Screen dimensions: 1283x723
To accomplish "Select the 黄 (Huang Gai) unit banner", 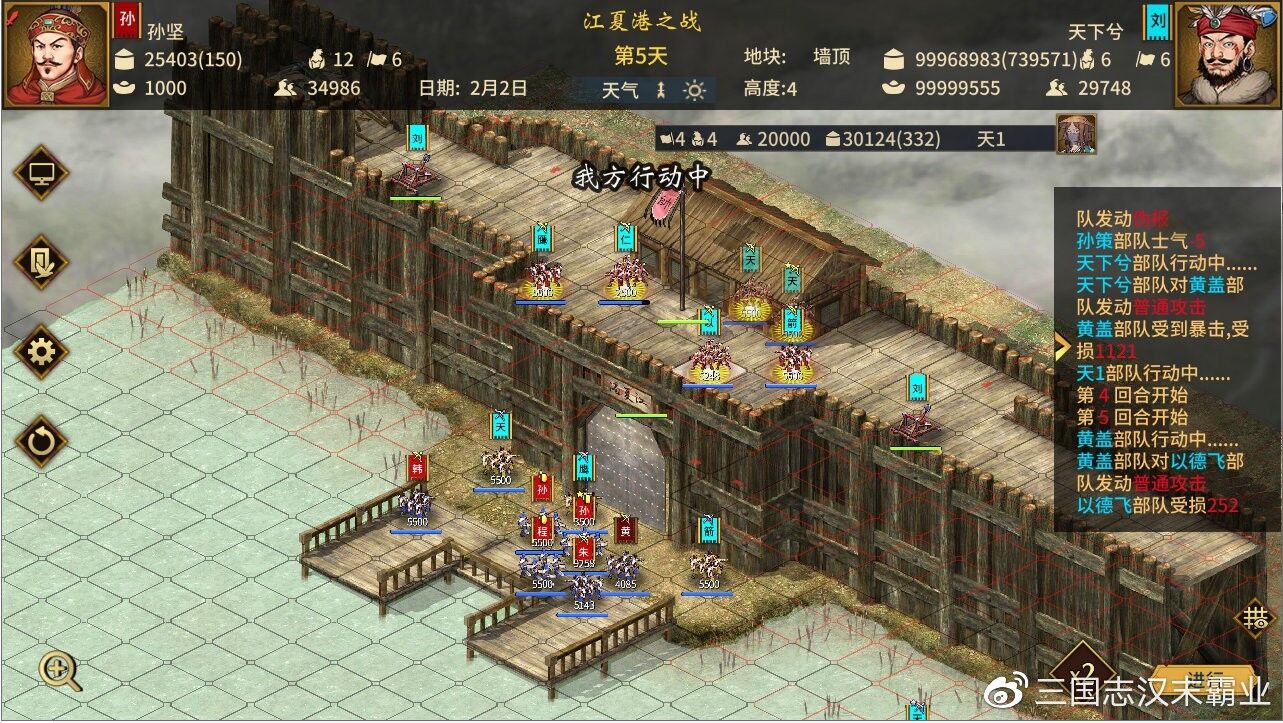I will 625,533.
